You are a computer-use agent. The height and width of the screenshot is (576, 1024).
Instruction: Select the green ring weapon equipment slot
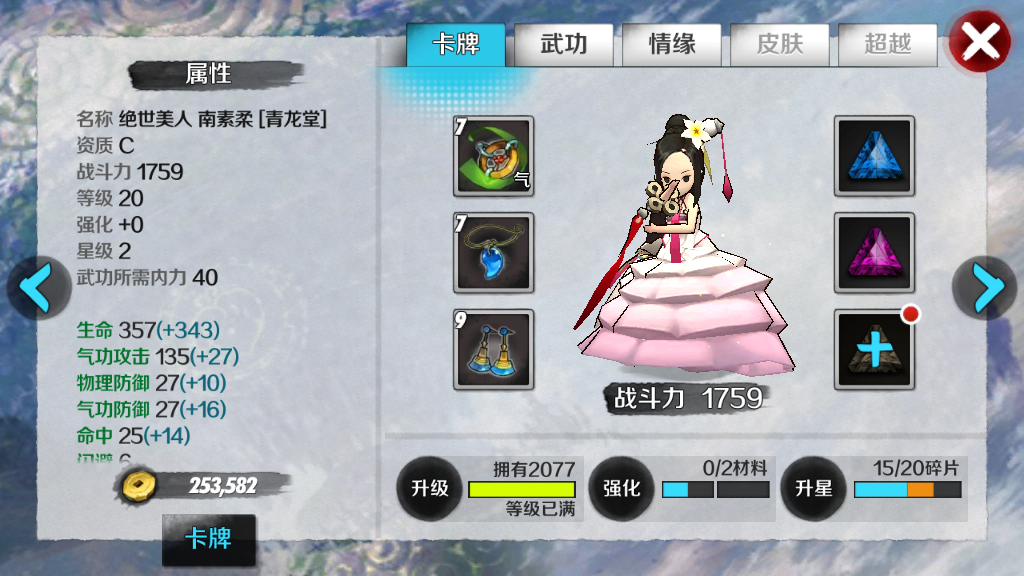click(x=494, y=155)
